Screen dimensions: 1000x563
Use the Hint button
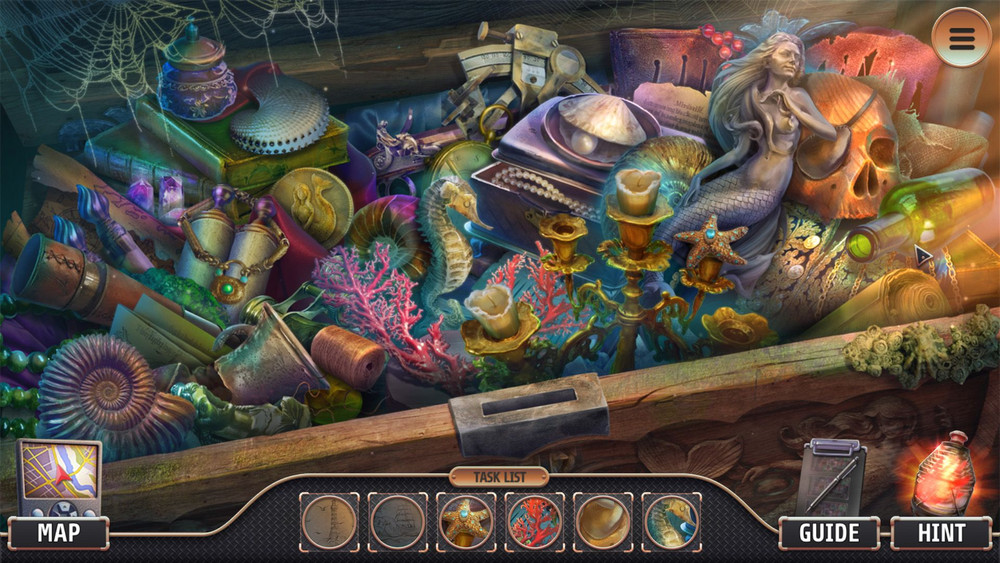click(939, 533)
